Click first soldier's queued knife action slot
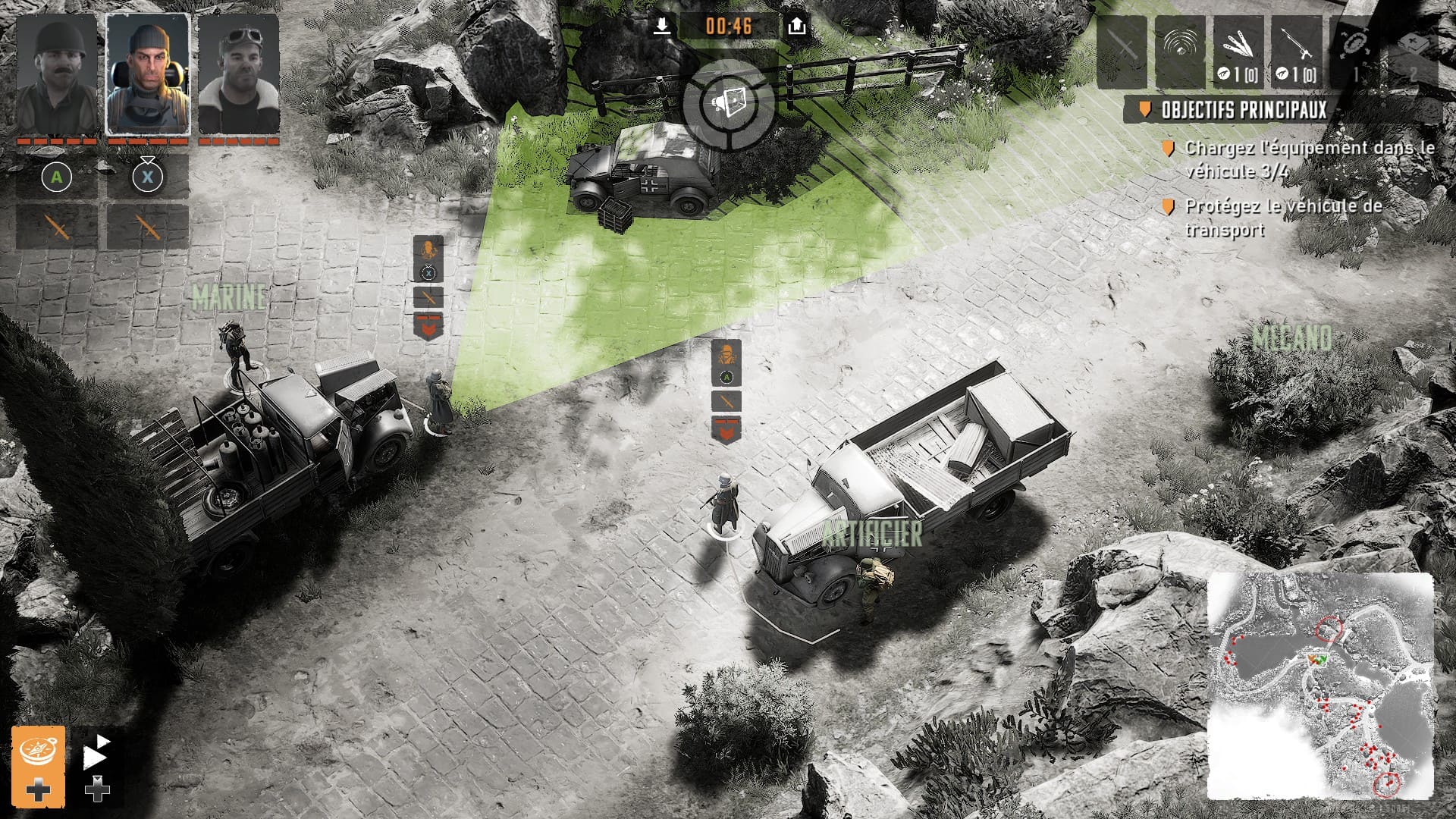This screenshot has width=1456, height=819. click(x=57, y=227)
